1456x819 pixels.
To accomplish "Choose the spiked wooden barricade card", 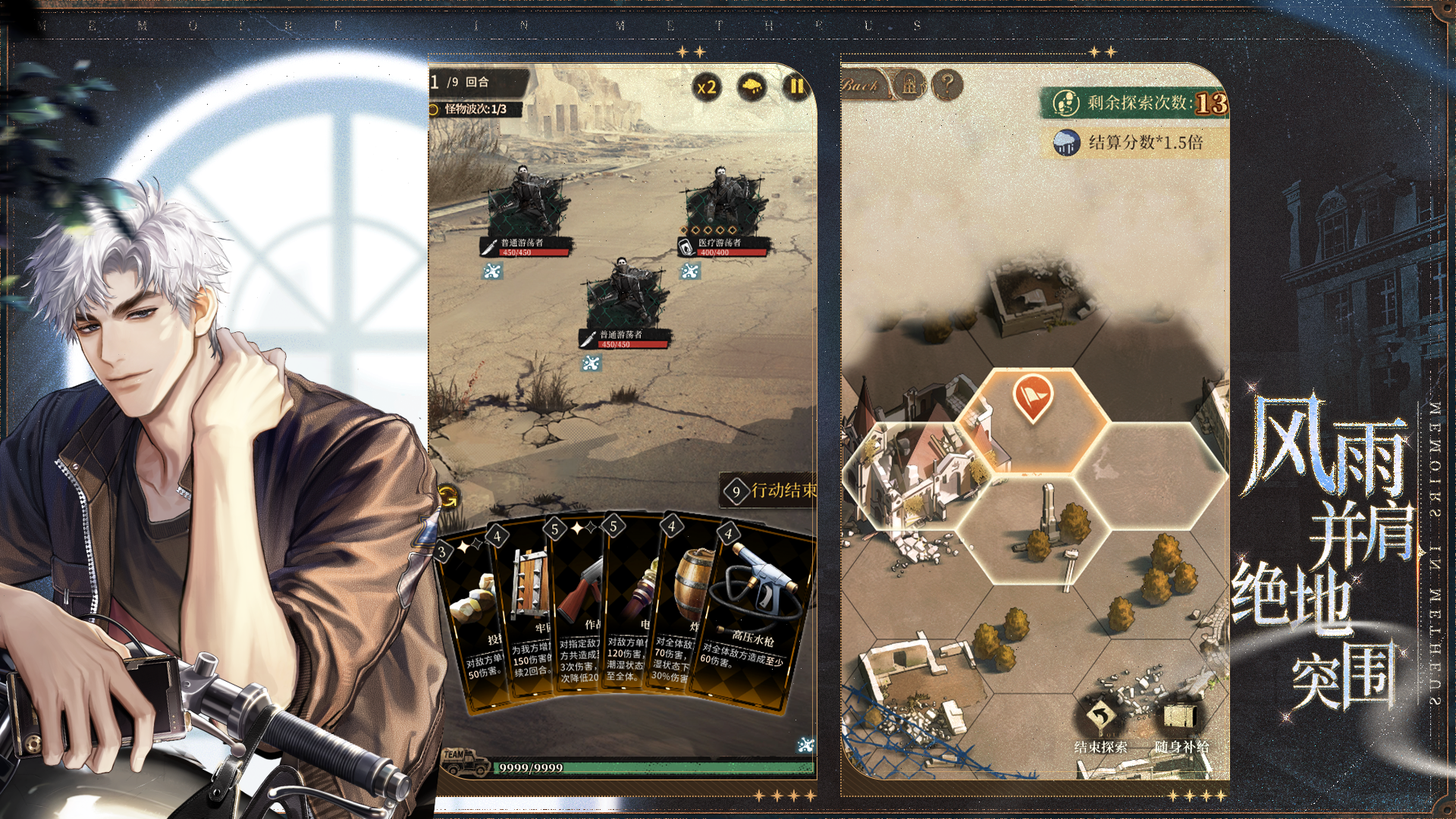I will [527, 607].
